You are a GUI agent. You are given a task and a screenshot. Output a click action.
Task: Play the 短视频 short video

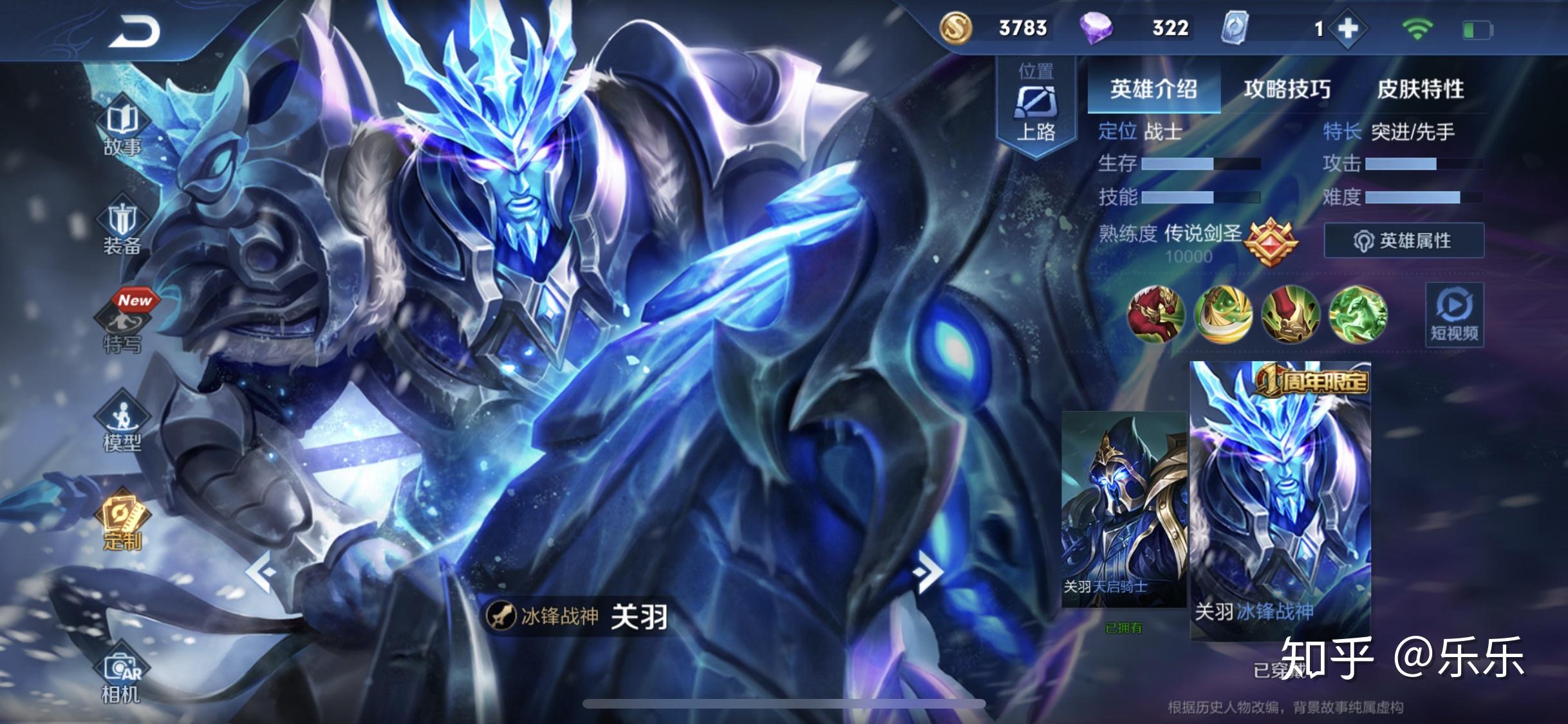click(1454, 315)
